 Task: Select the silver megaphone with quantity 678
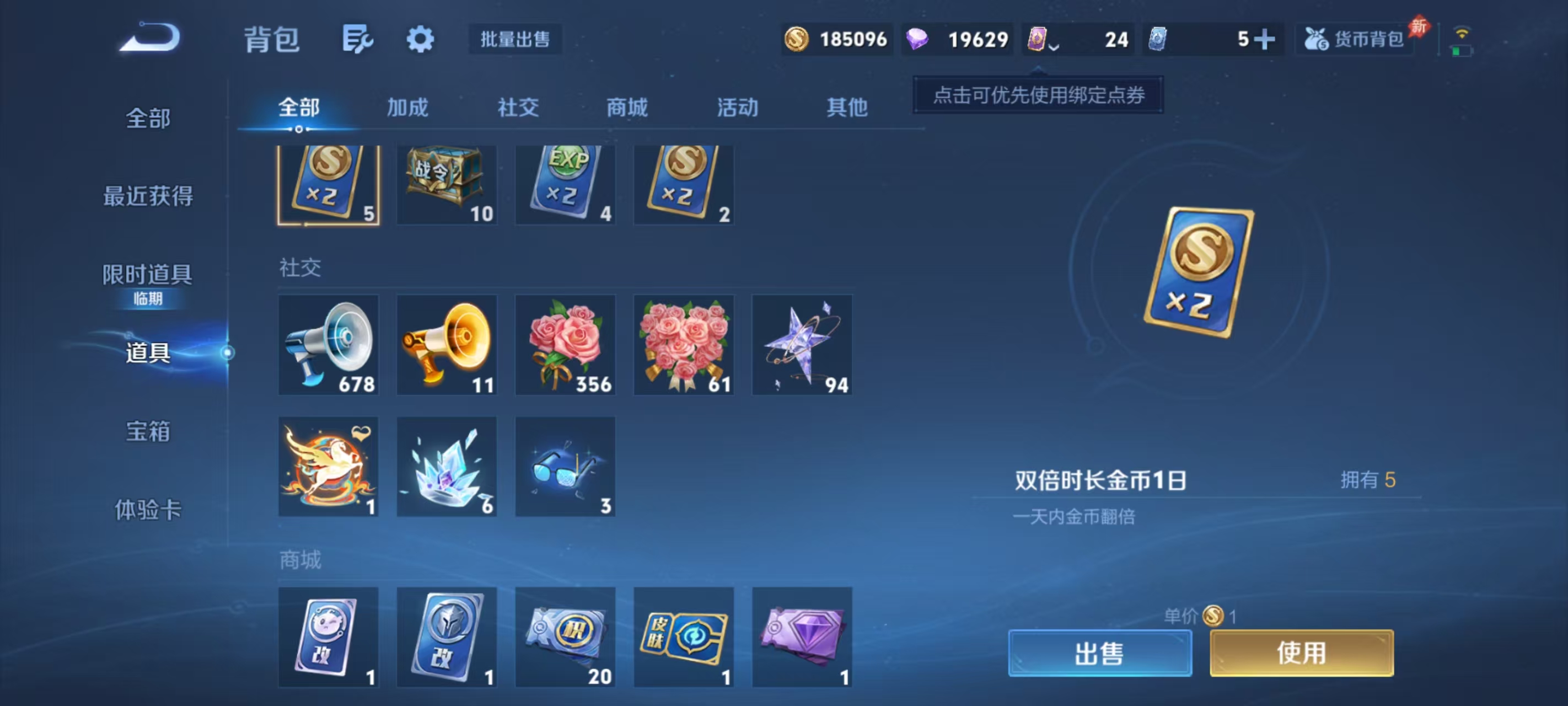pos(328,344)
